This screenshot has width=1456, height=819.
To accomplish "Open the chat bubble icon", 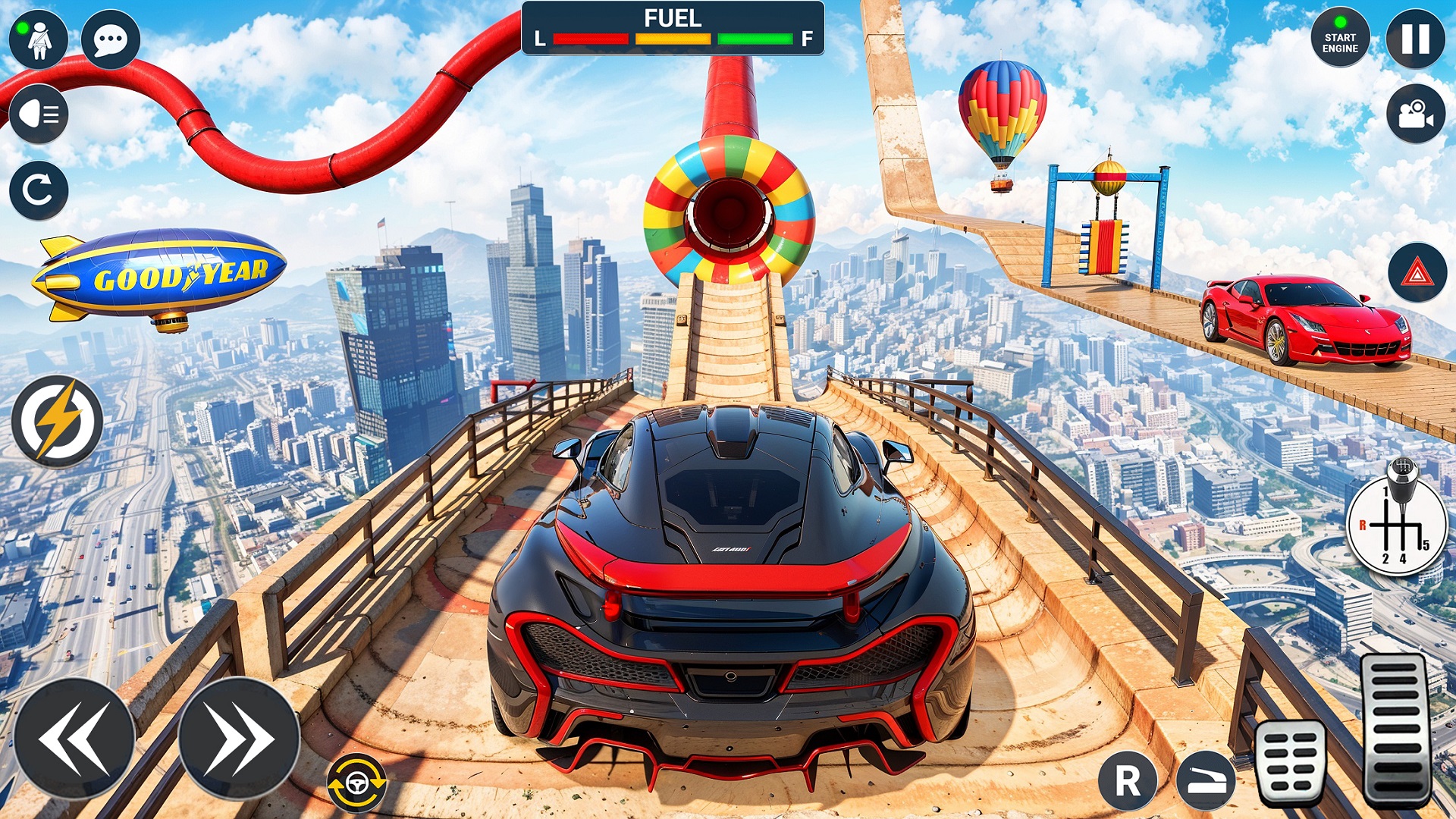I will (110, 38).
